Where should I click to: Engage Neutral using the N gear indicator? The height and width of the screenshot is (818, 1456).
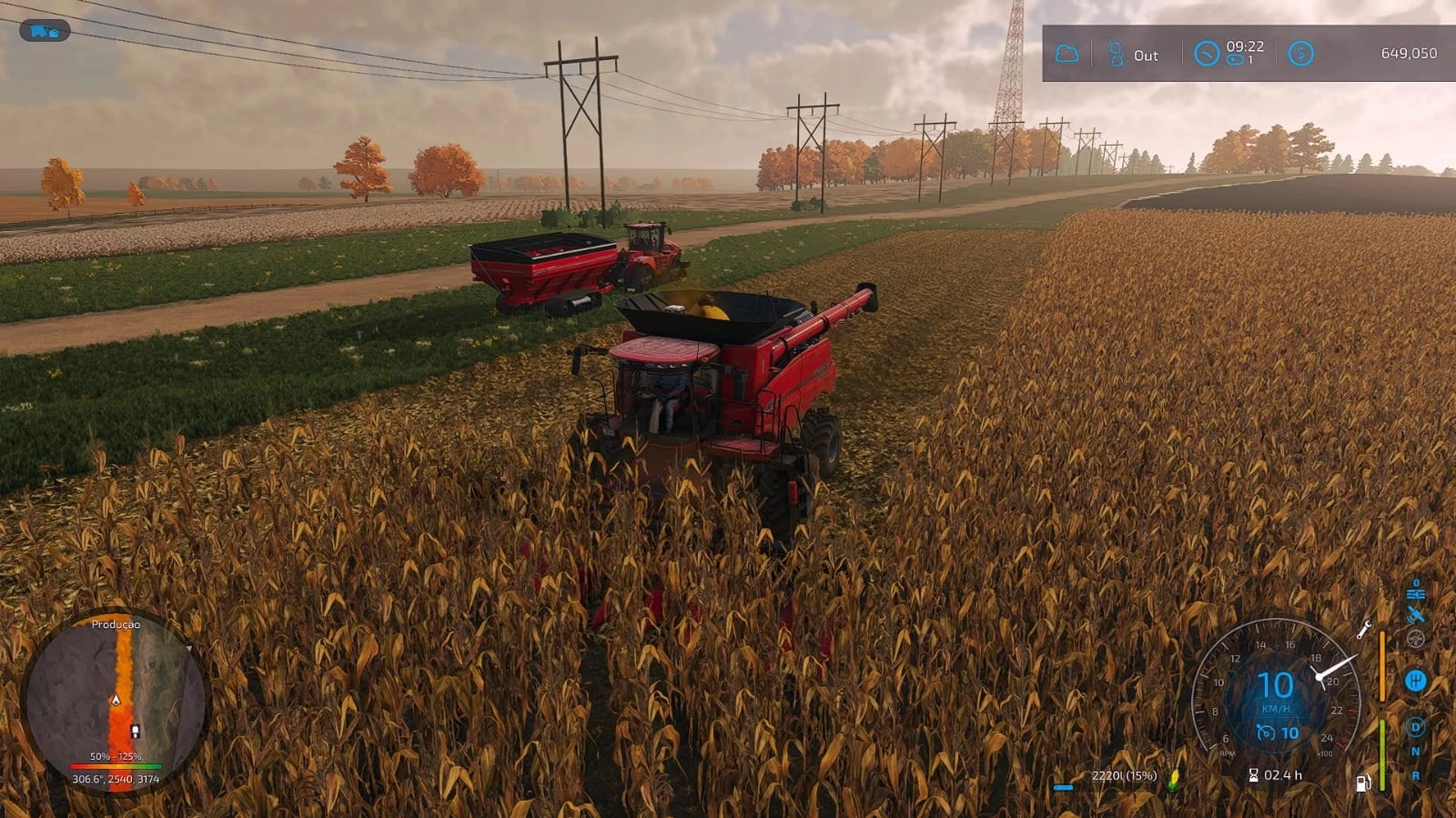[x=1415, y=751]
